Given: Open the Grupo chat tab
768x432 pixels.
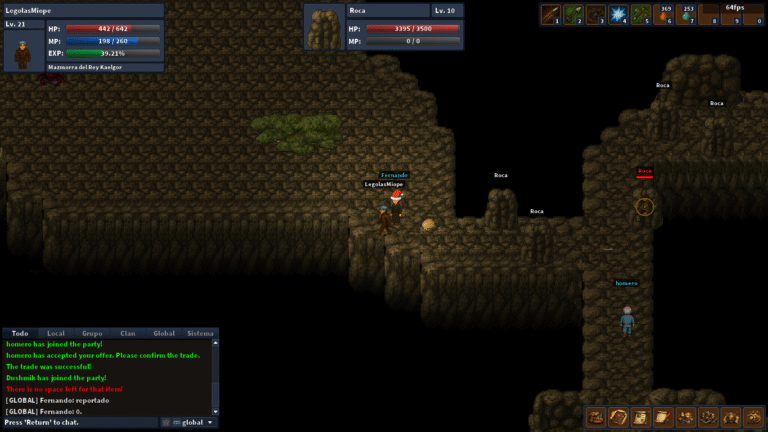Looking at the screenshot, I should [92, 333].
